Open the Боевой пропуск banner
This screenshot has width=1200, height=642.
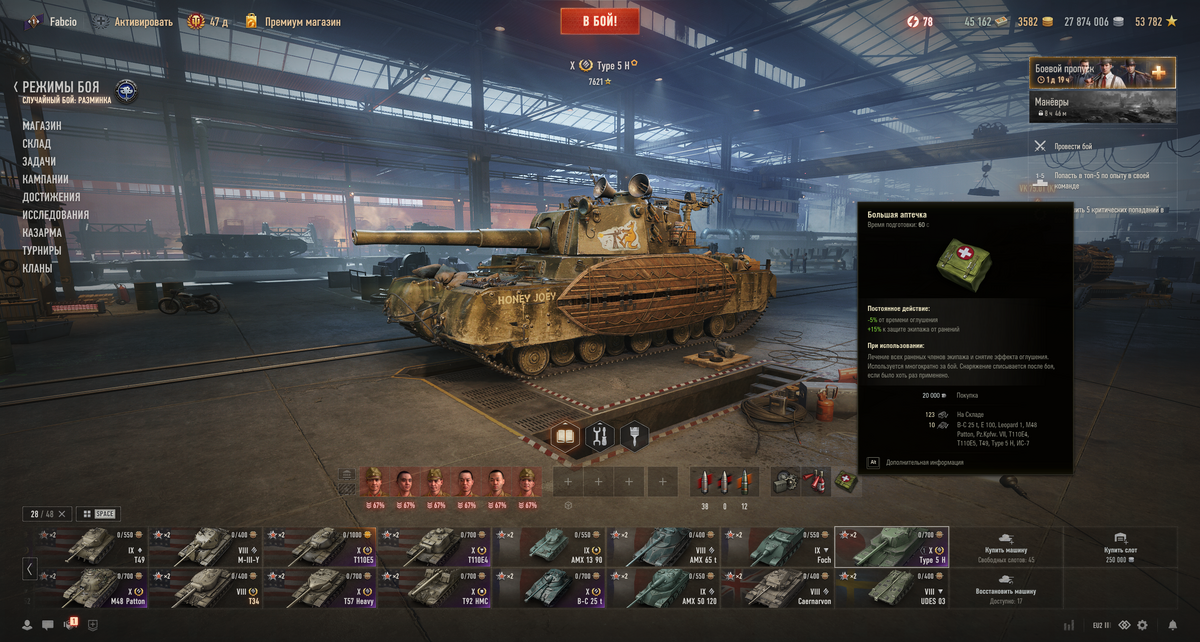pyautogui.click(x=1102, y=73)
